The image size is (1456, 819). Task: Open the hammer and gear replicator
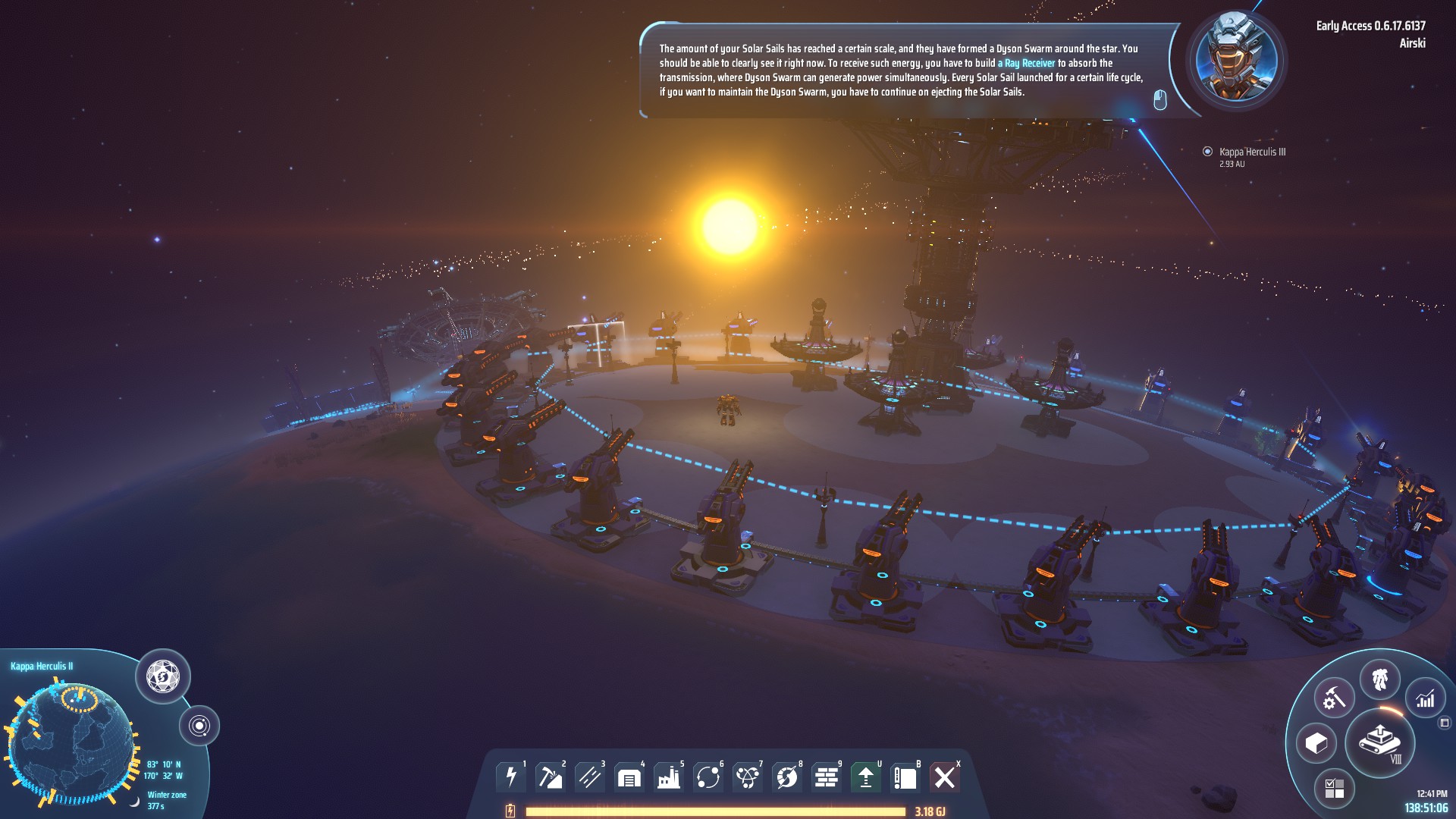point(1334,698)
